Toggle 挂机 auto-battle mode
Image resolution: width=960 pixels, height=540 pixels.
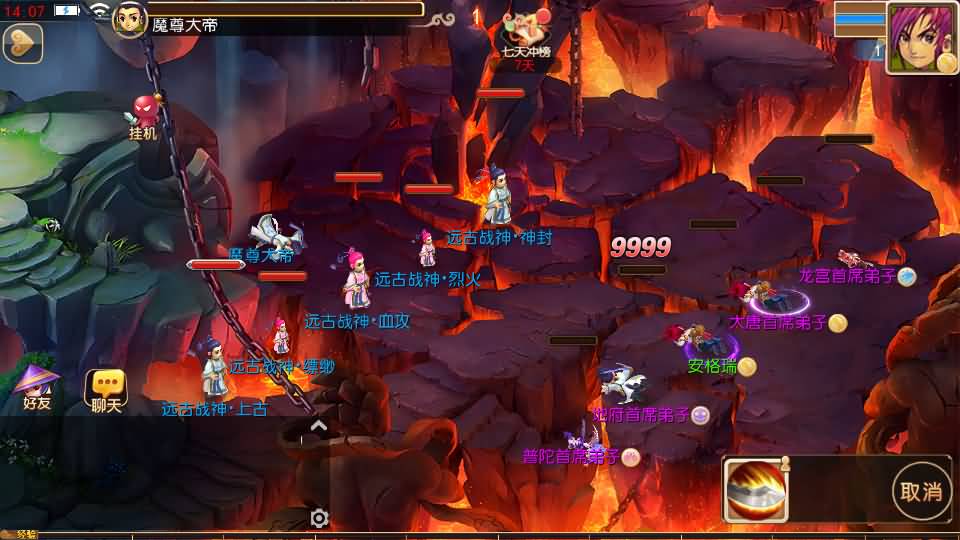click(x=144, y=115)
